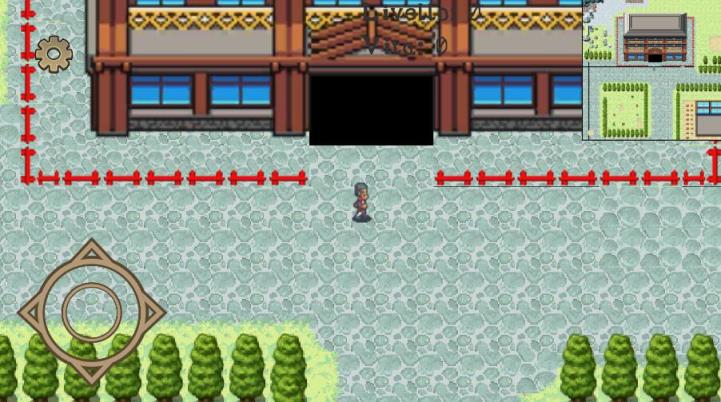The image size is (721, 402).
Task: Click the joystick's center ring
Action: 92,313
